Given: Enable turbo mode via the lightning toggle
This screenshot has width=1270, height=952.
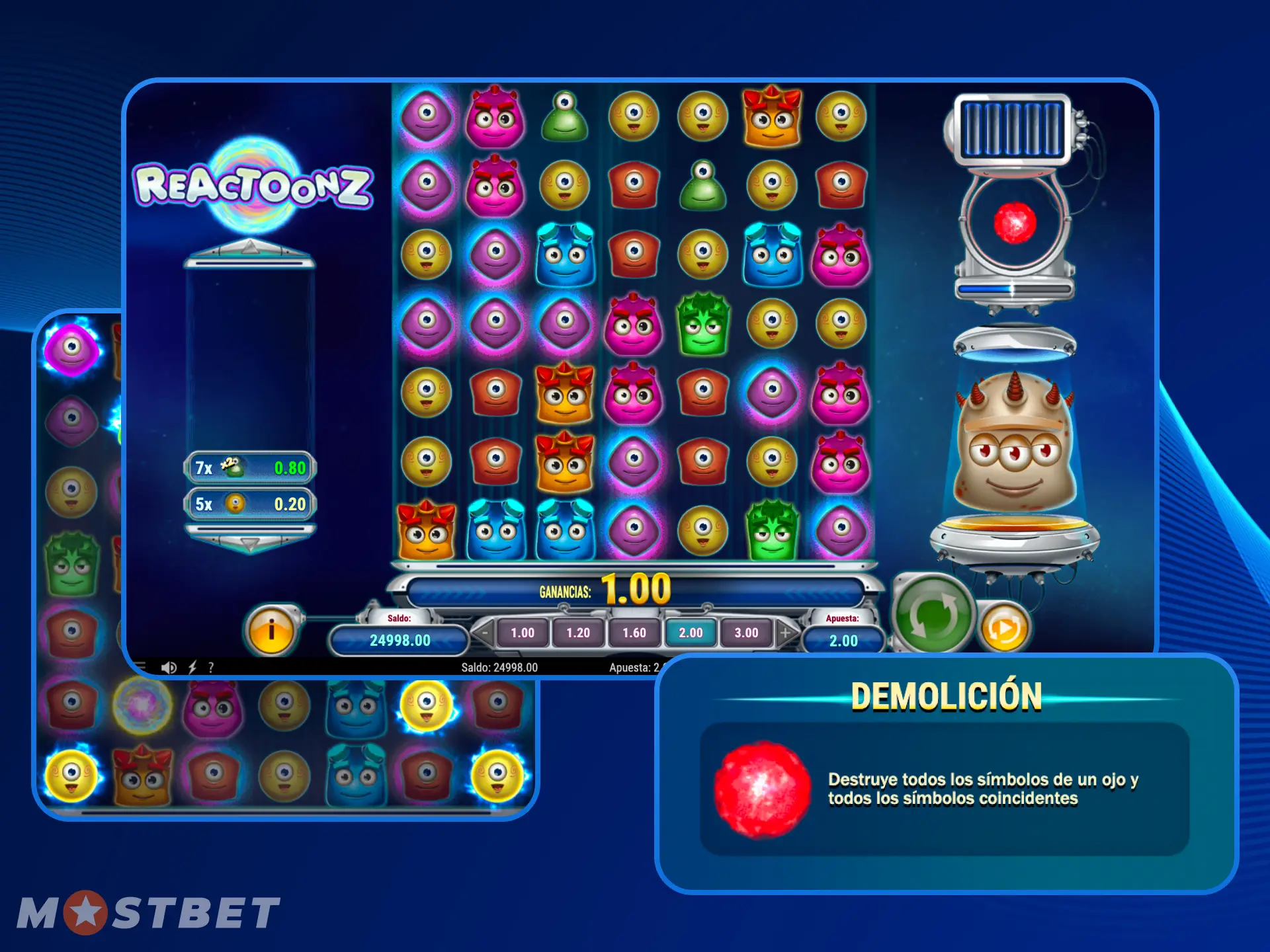Looking at the screenshot, I should click(x=192, y=667).
